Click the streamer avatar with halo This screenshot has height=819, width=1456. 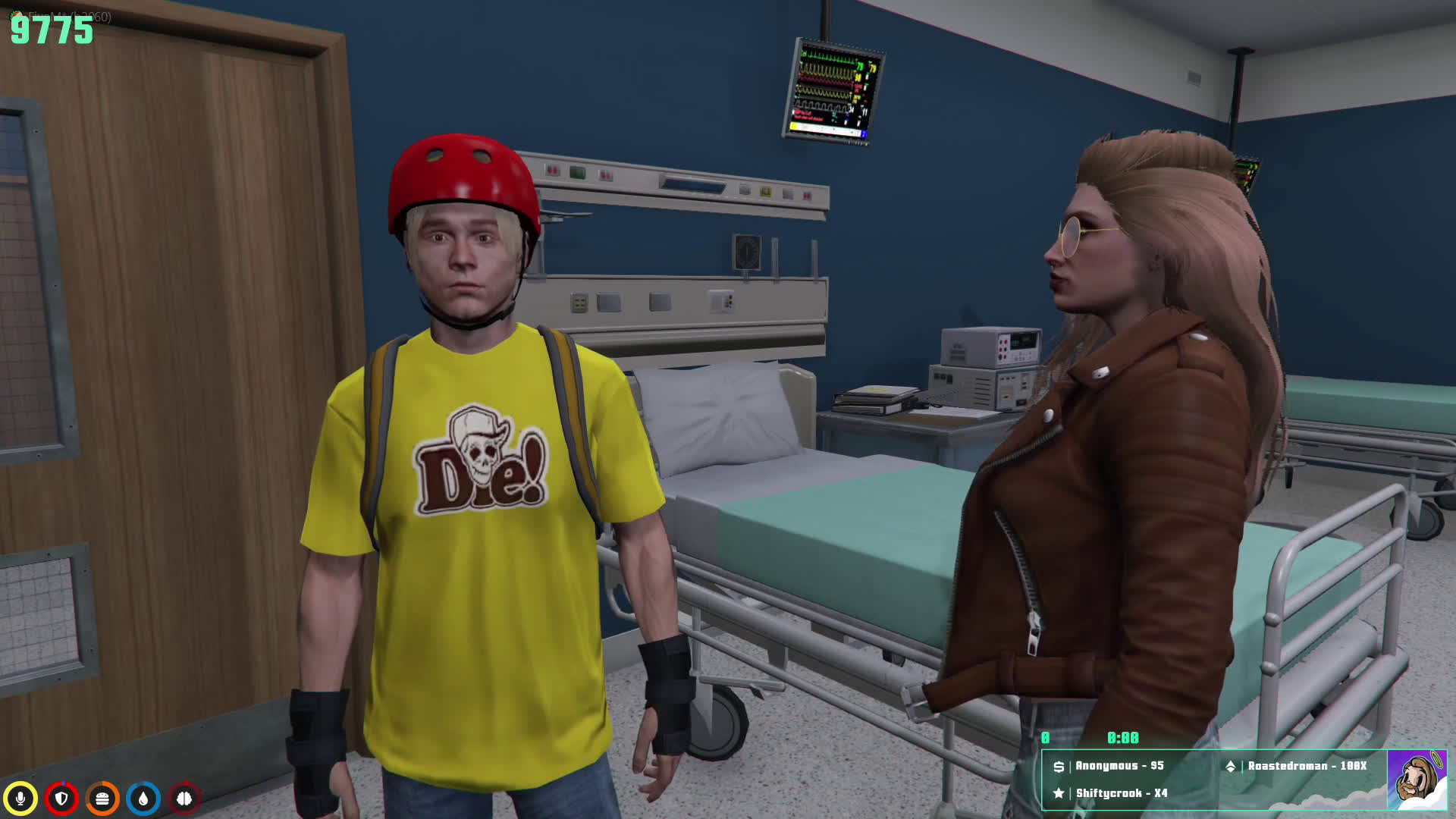[1416, 780]
